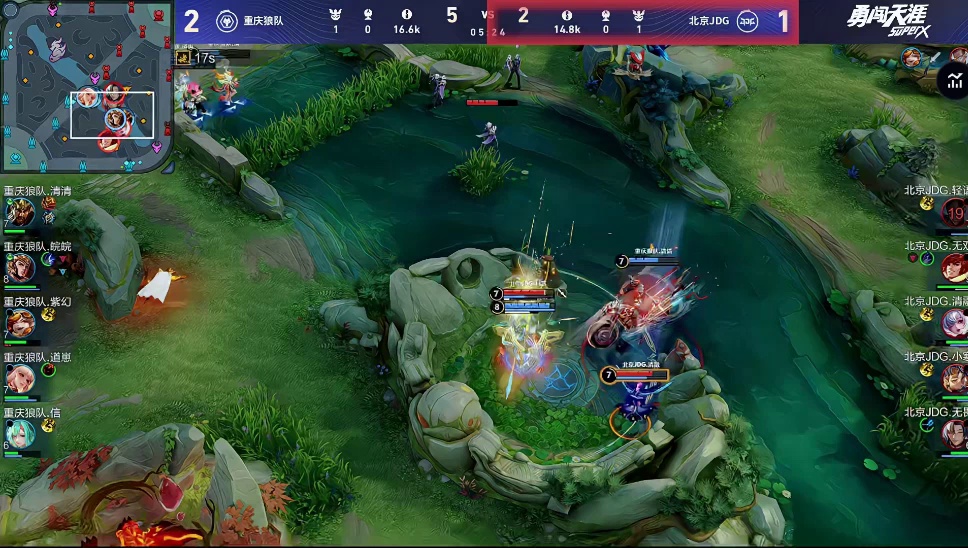Pick player 重庆狼队.信's hero portrait
968x548 pixels.
[x=22, y=433]
